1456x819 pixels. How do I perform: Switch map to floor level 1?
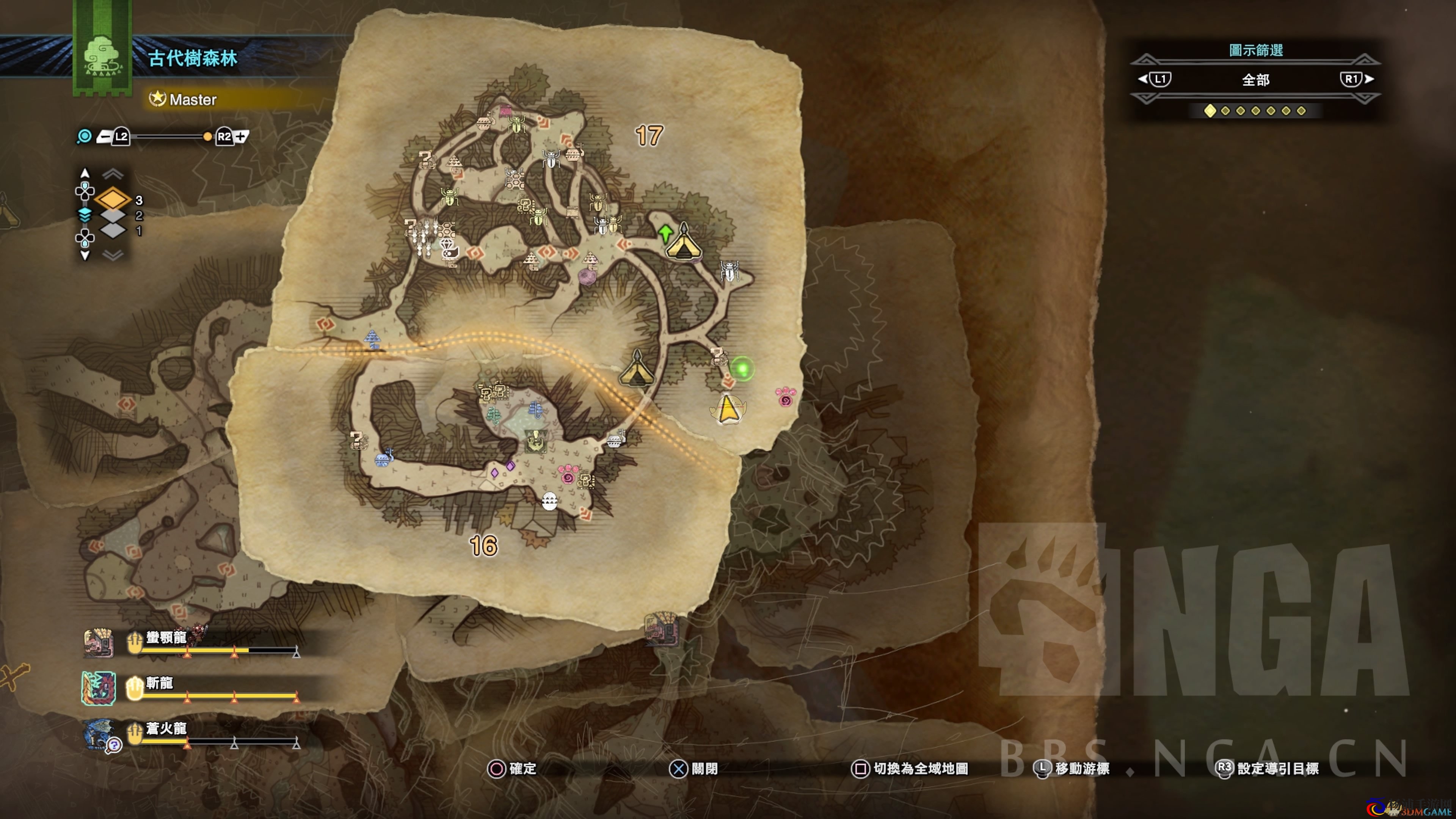[x=113, y=231]
